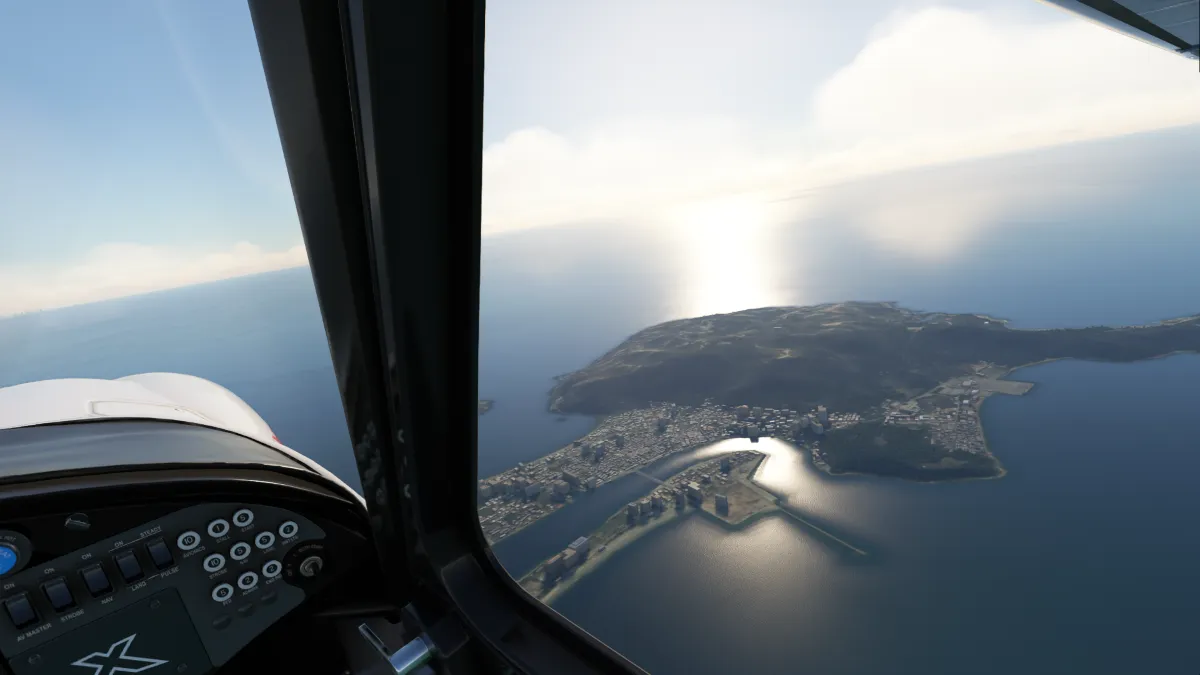Turn on the NAV lights switch

point(95,579)
